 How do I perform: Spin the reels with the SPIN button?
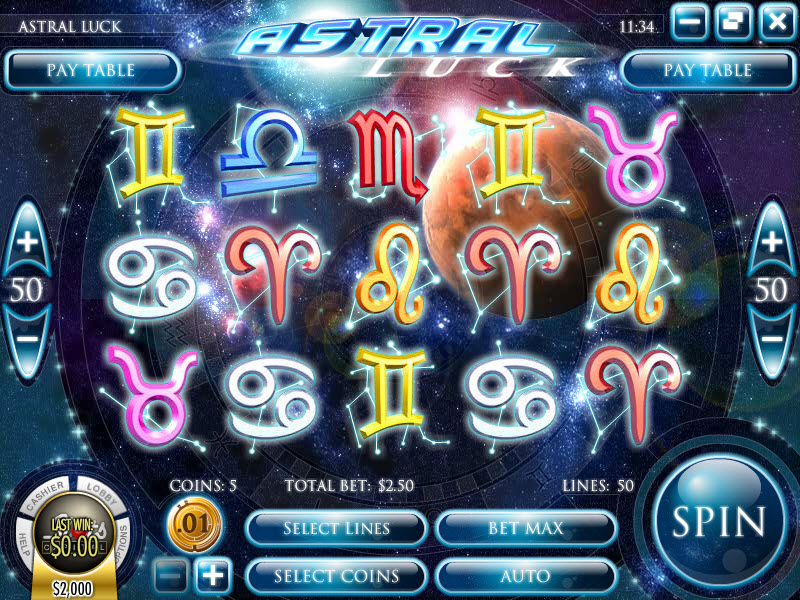coord(718,520)
